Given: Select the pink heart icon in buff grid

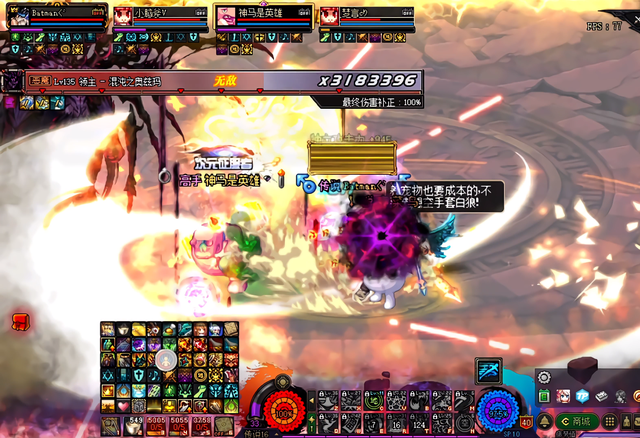Looking at the screenshot, I should (x=122, y=407).
